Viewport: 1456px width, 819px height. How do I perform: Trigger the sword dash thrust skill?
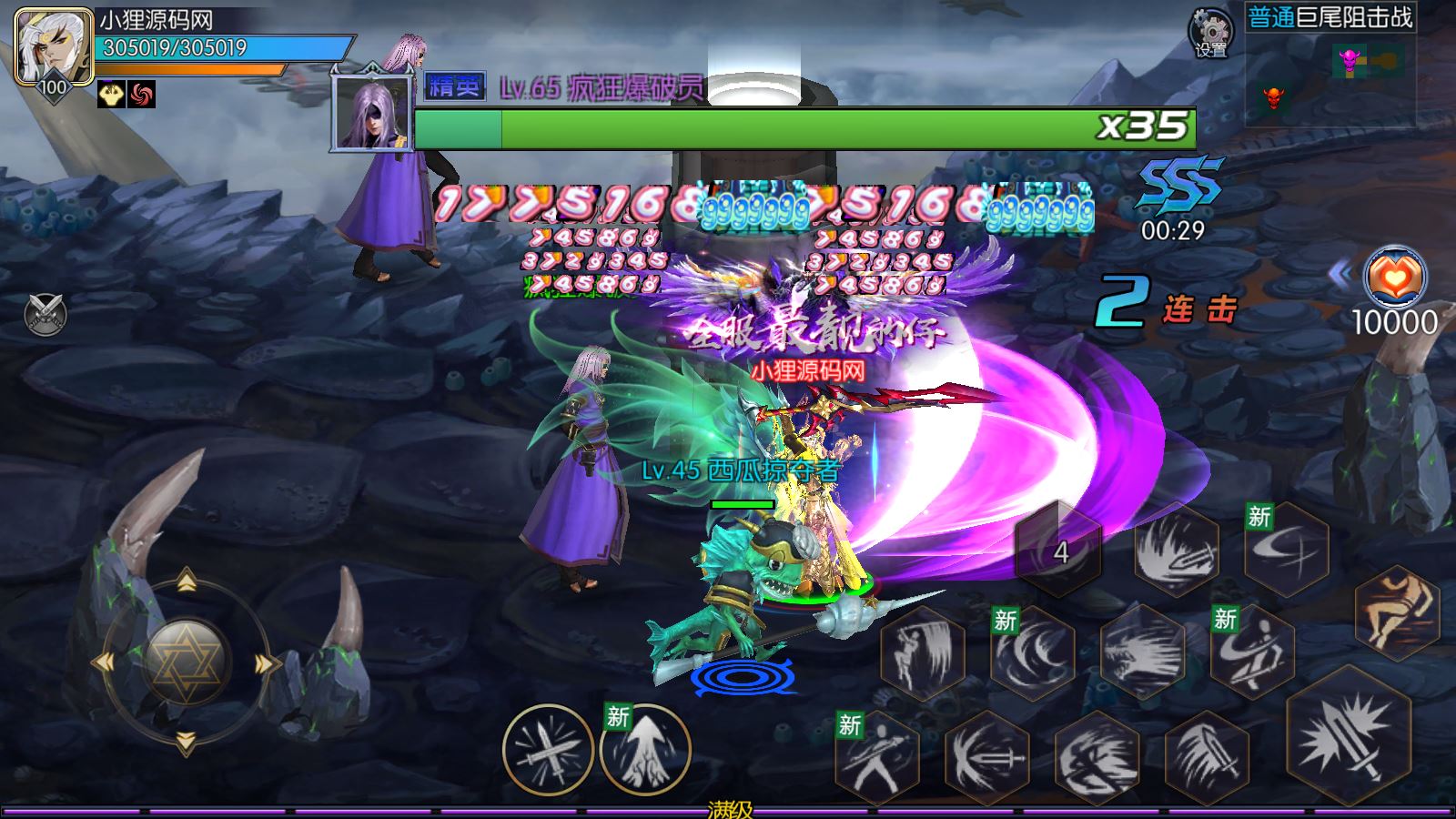pos(987,757)
